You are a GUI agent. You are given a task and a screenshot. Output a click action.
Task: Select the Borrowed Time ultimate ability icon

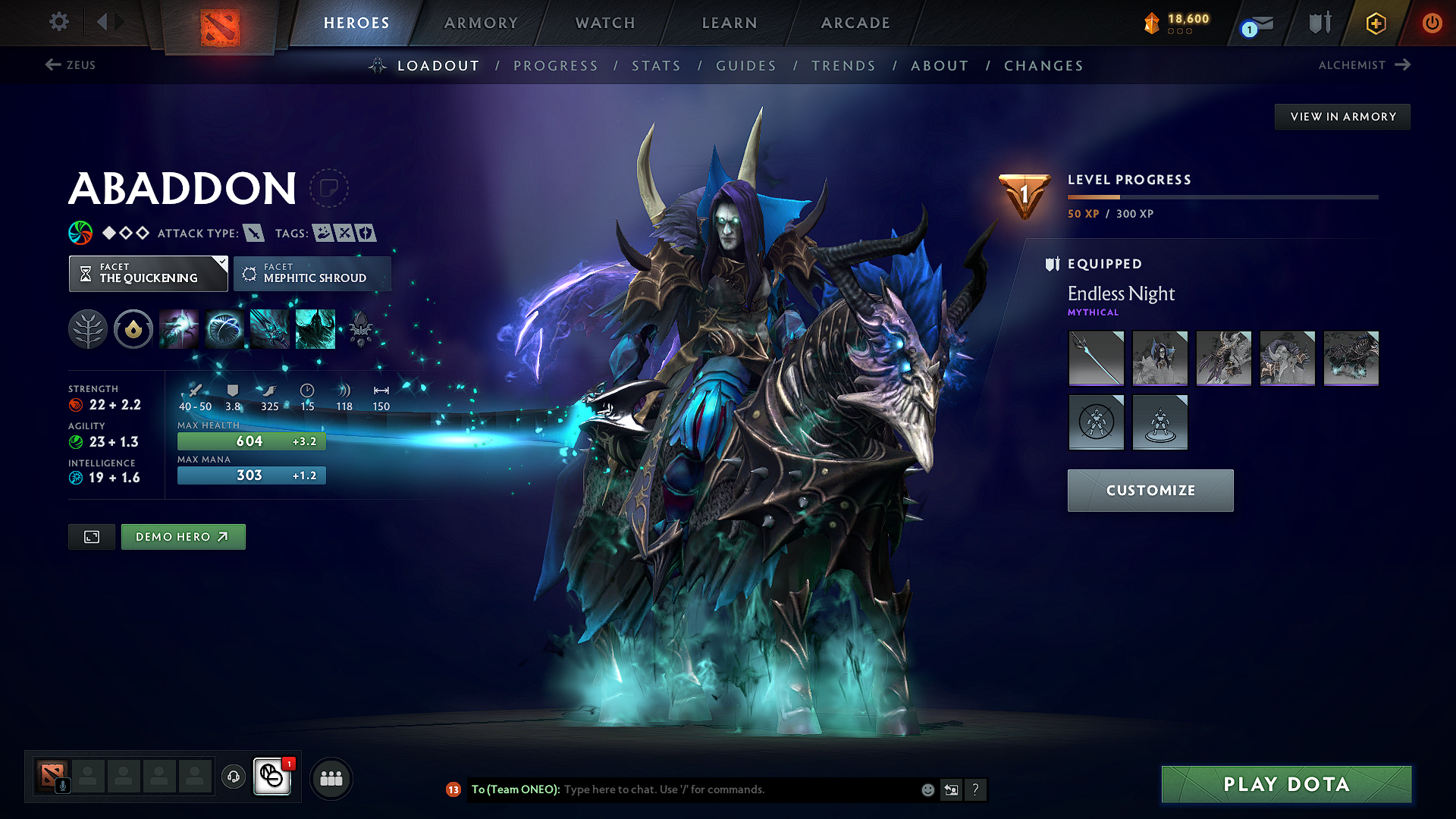point(315,328)
